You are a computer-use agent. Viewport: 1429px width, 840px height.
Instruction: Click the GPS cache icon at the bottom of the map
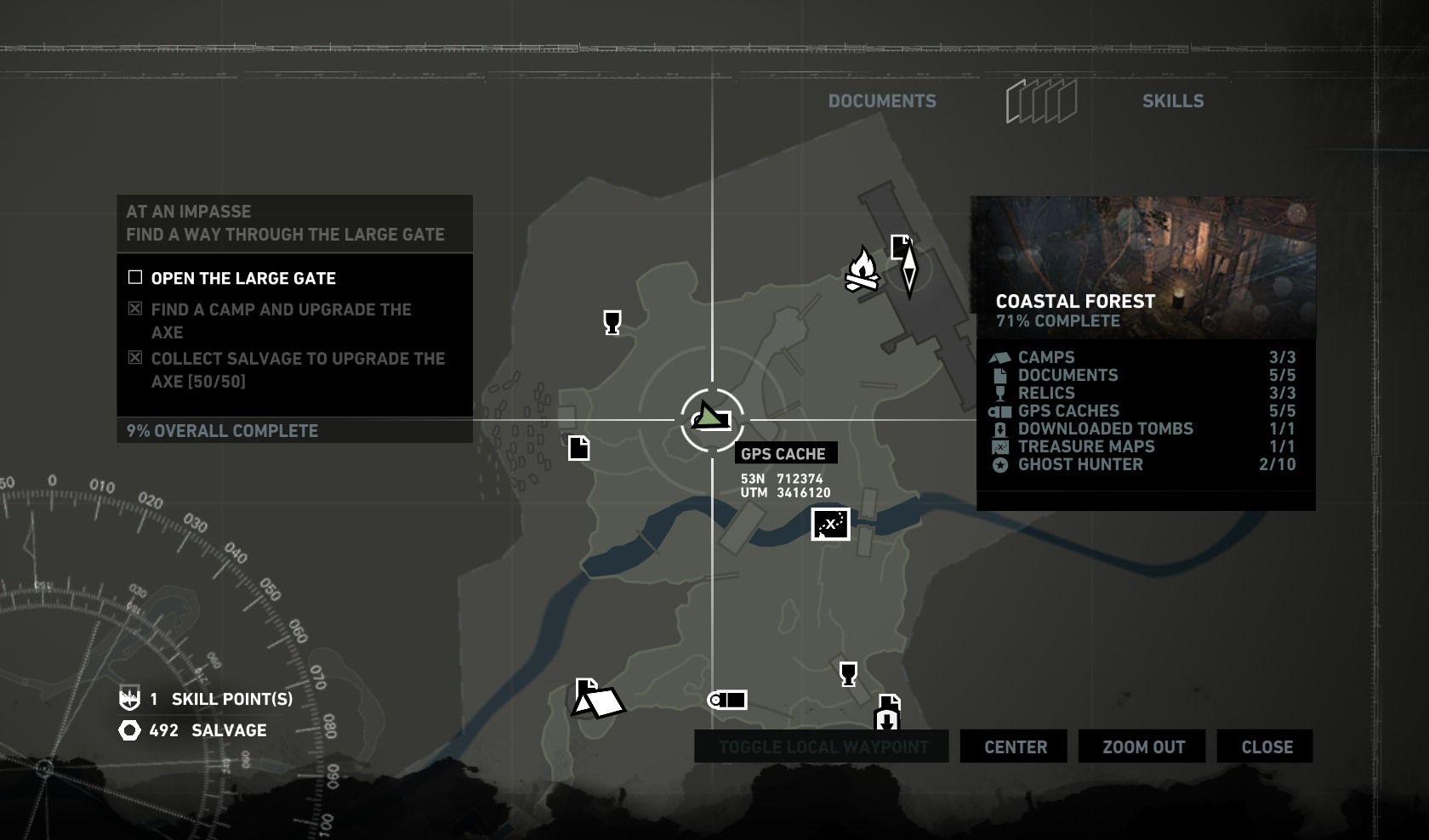click(727, 700)
